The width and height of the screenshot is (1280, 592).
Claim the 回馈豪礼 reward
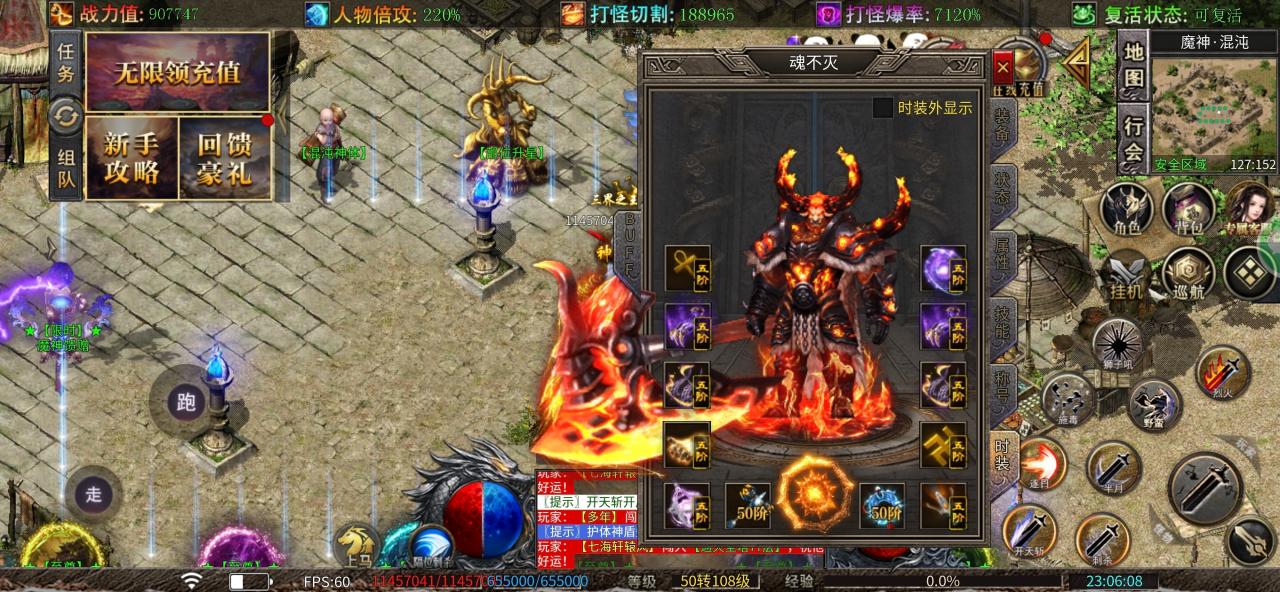click(225, 157)
